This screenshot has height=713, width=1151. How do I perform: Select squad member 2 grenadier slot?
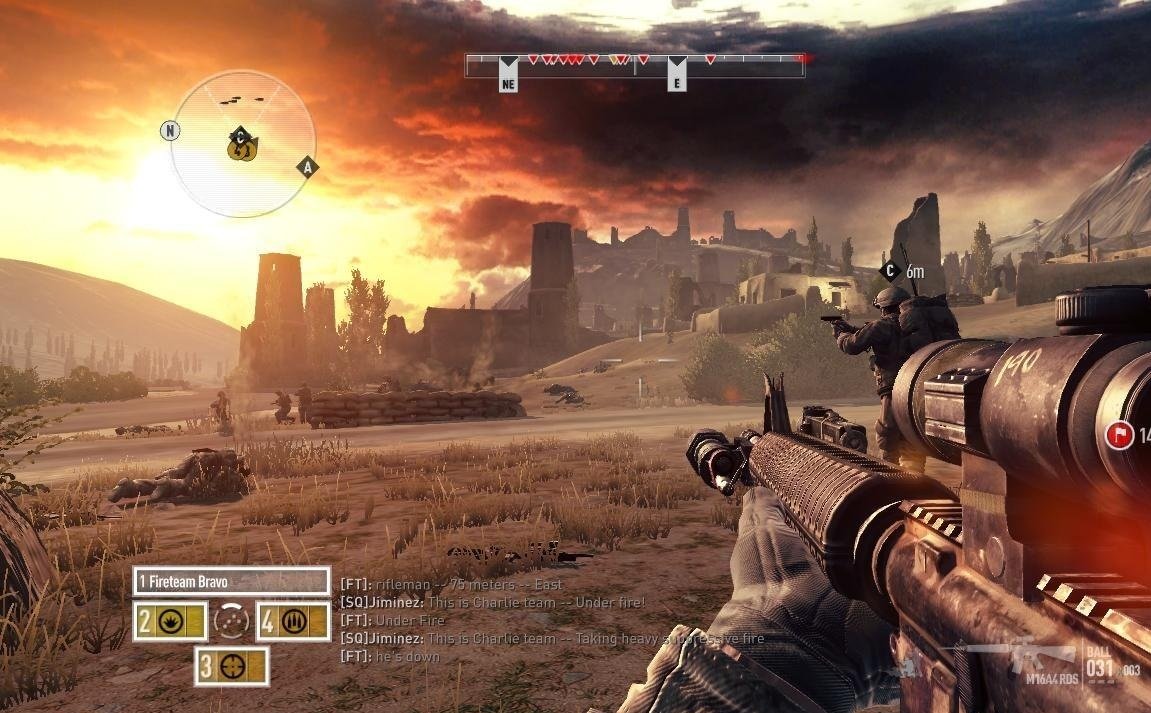tap(171, 621)
